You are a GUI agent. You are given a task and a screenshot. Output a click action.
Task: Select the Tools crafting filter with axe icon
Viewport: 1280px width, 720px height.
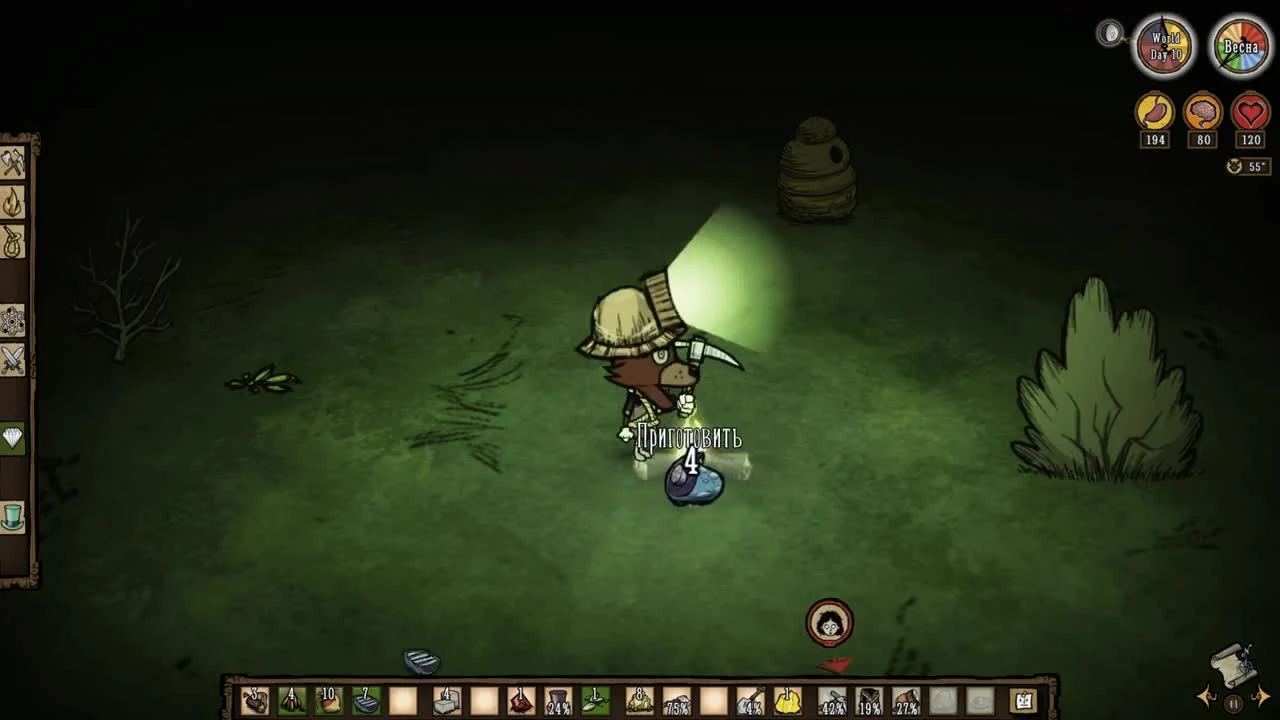[13, 164]
